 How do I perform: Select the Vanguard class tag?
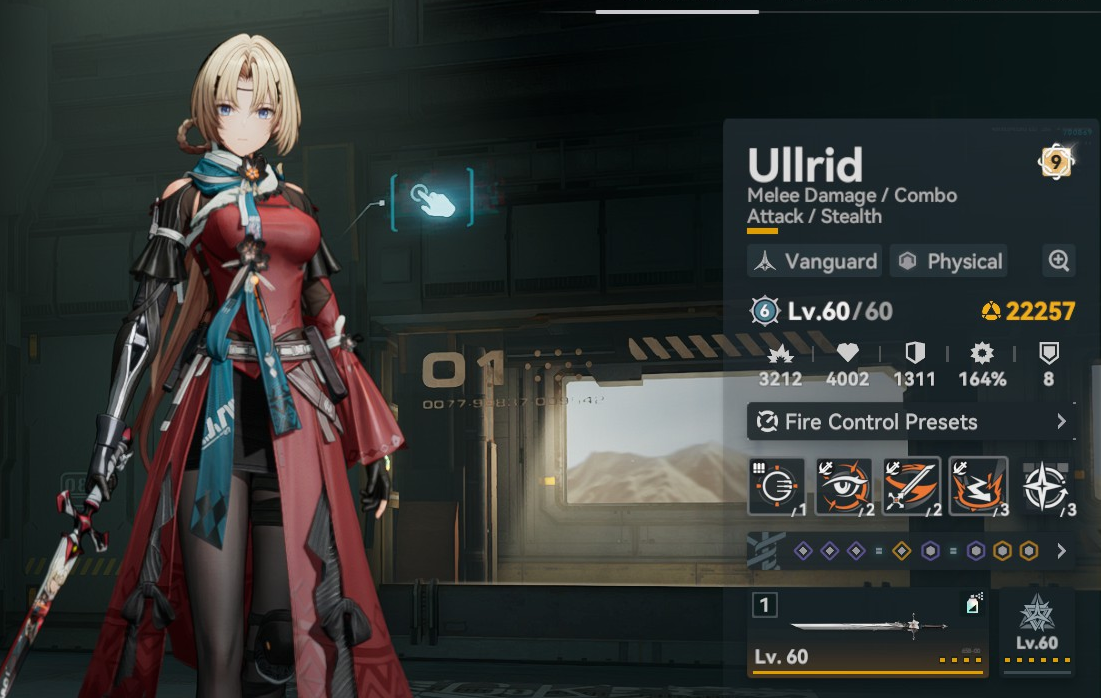(815, 261)
